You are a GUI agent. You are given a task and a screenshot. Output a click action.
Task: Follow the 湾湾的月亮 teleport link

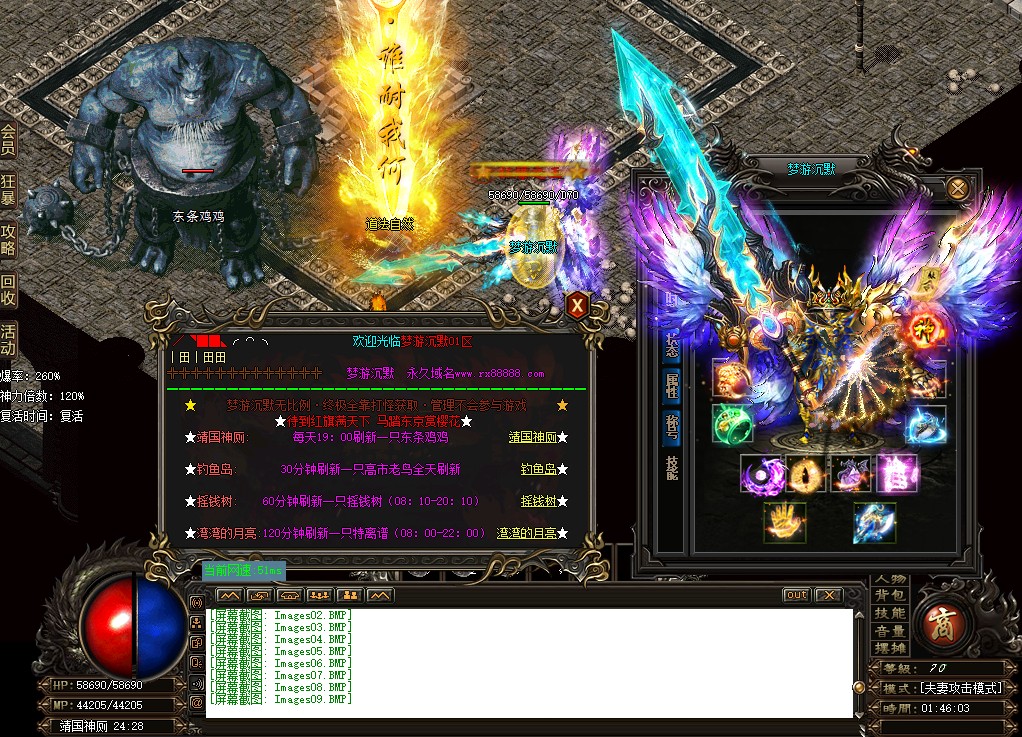coord(526,533)
